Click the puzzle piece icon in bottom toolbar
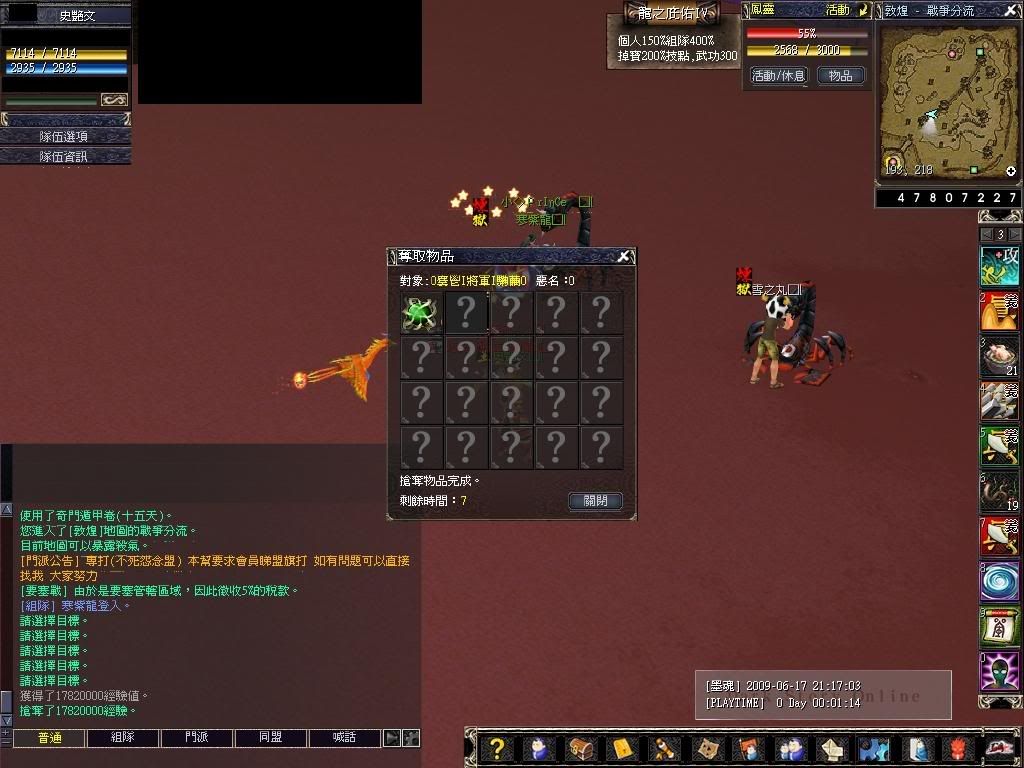The height and width of the screenshot is (768, 1024). [x=873, y=748]
